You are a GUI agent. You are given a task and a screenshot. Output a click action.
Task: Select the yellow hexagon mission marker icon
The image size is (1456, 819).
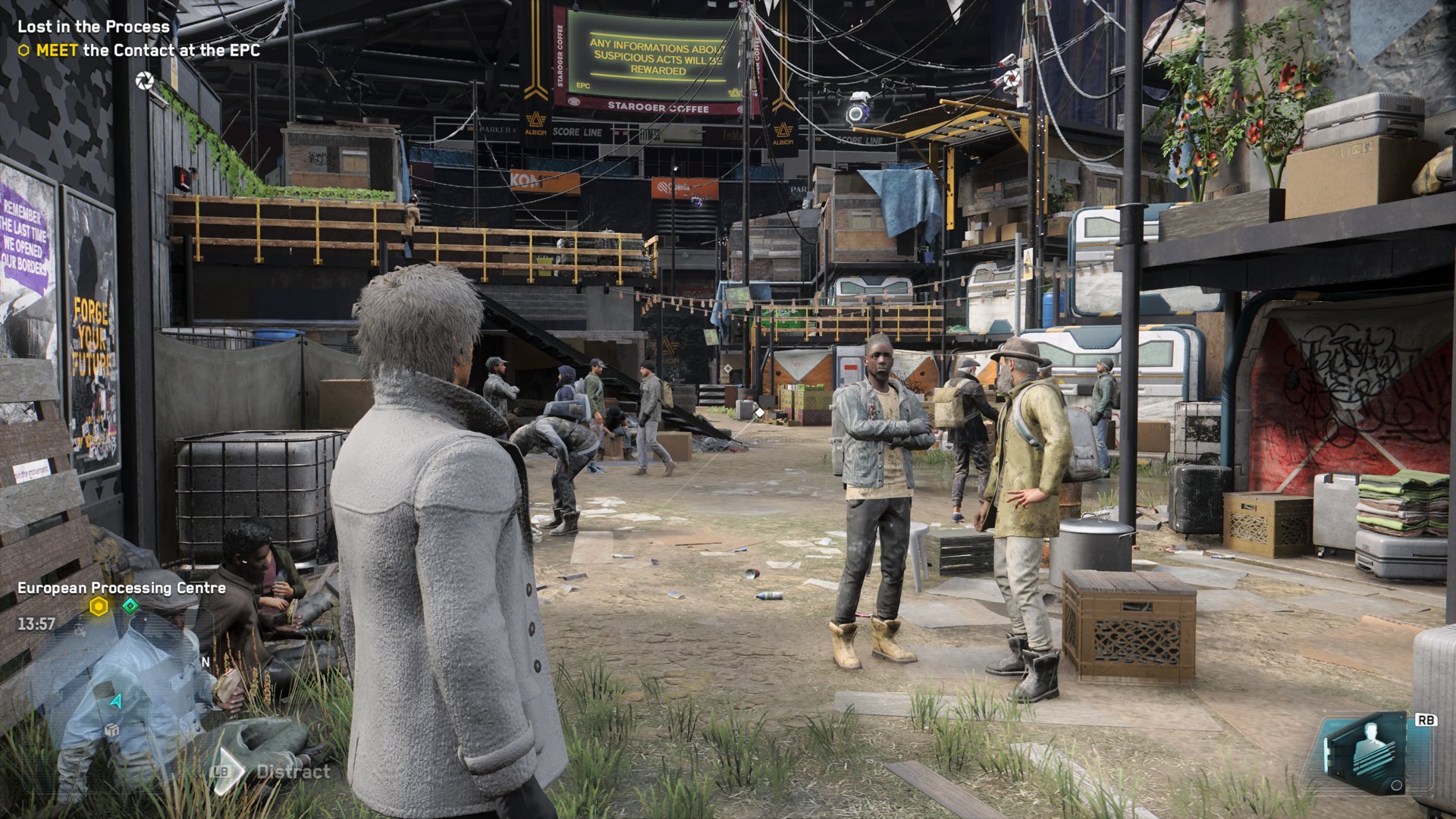tap(99, 606)
